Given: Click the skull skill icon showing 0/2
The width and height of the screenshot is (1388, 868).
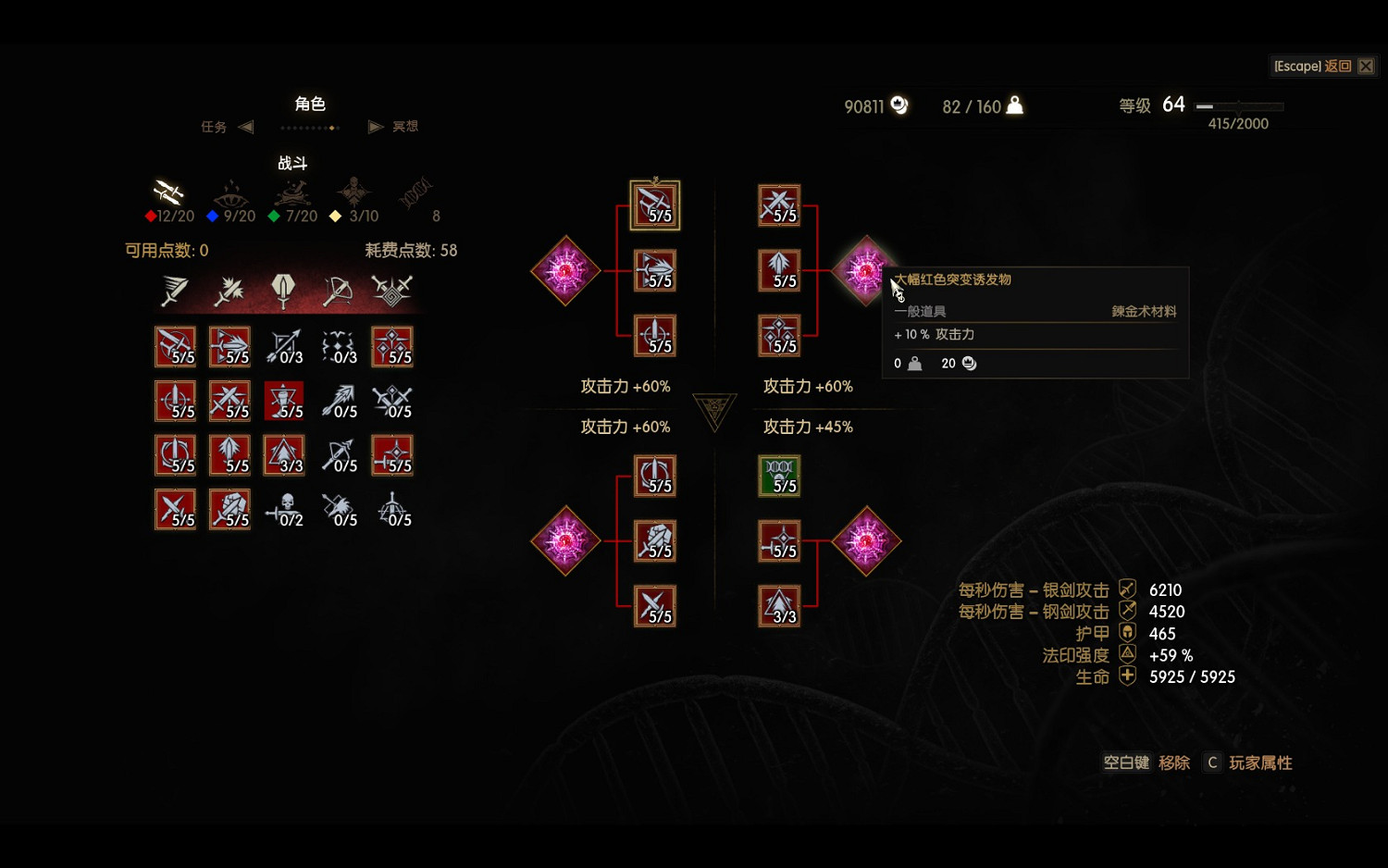Looking at the screenshot, I should tap(286, 510).
